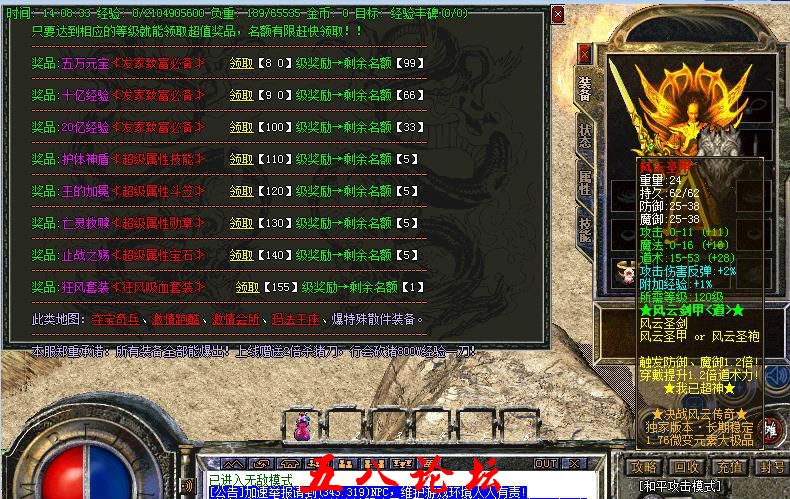790x499 pixels.
Task: Select the pink potion in the belt slot
Action: click(301, 431)
